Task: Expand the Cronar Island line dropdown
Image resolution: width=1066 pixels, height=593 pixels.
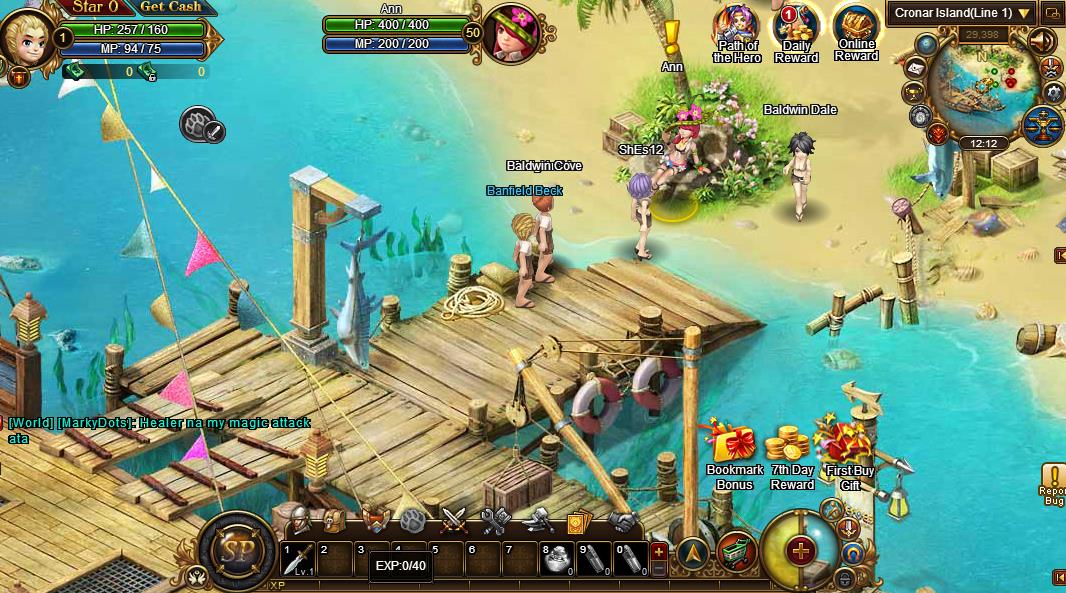Action: 1023,13
